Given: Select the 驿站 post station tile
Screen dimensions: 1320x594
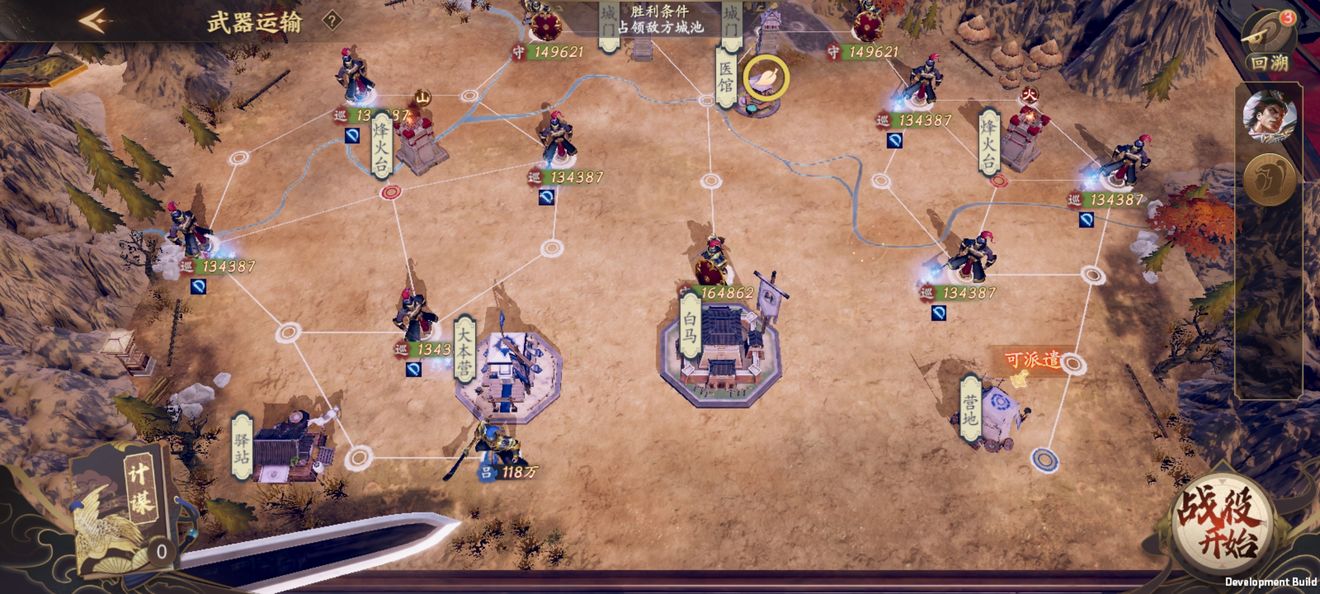Looking at the screenshot, I should click(x=283, y=447).
